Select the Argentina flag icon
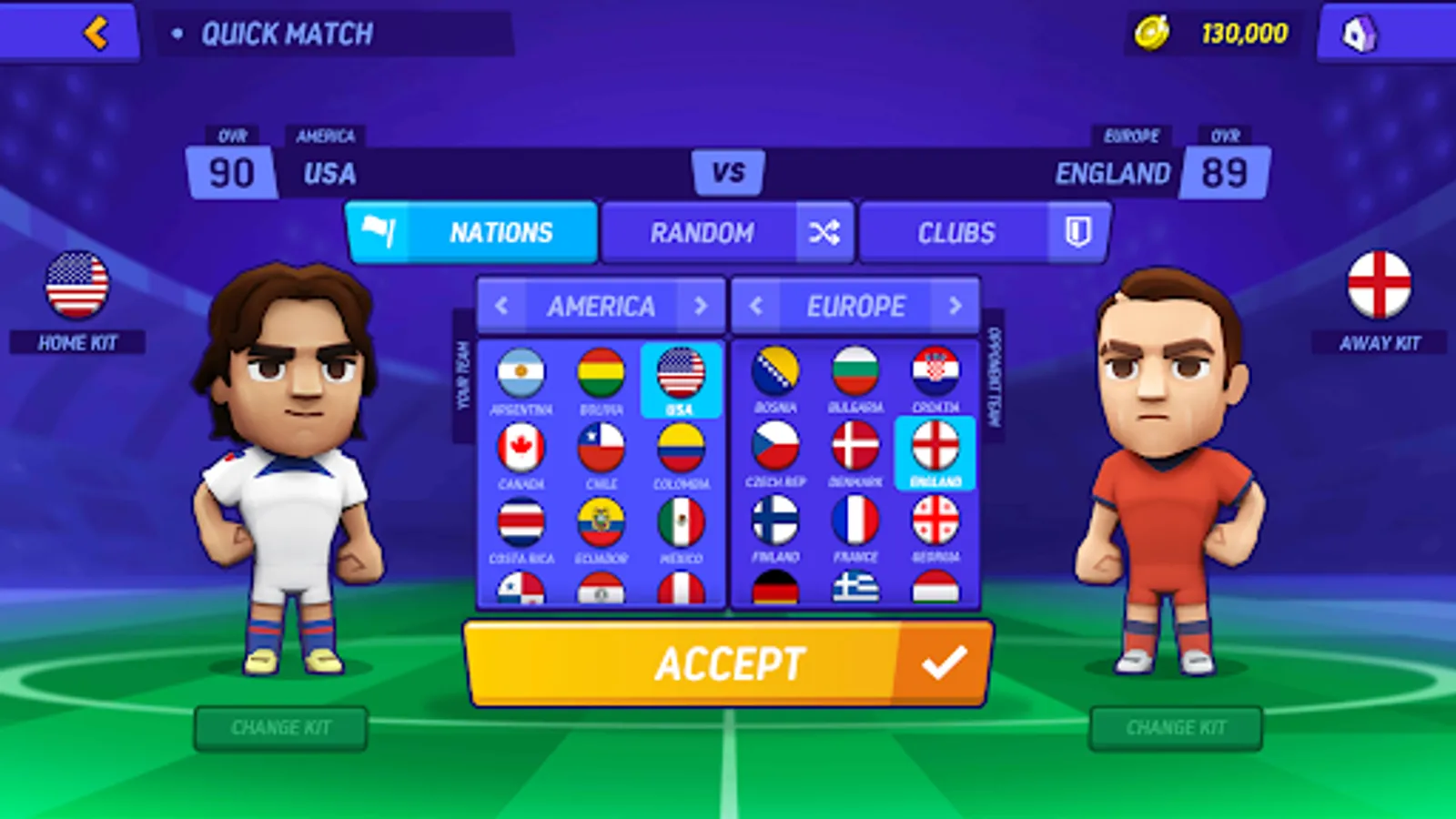1456x819 pixels. click(521, 374)
